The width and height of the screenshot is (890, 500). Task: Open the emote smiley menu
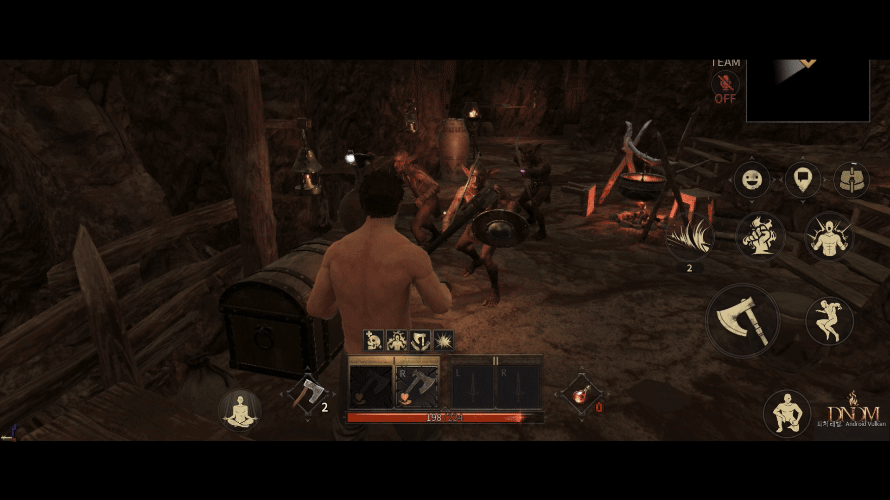(752, 180)
